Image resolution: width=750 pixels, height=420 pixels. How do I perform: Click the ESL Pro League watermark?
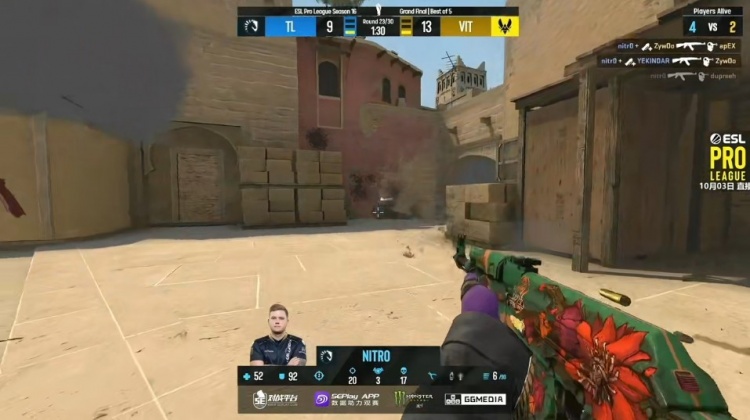(x=727, y=156)
